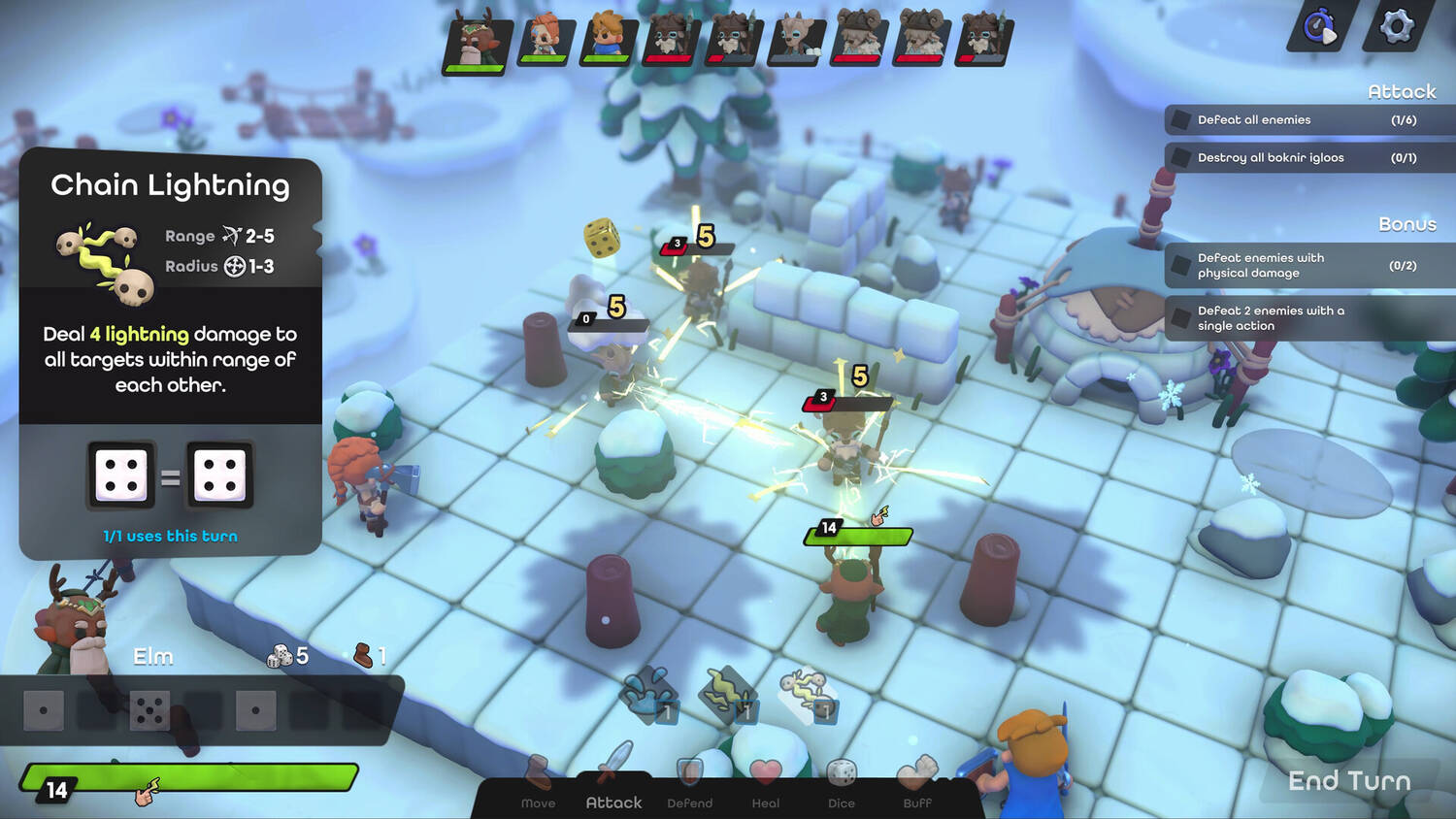The width and height of the screenshot is (1456, 819).
Task: Open the Defend action tab
Action: pyautogui.click(x=689, y=784)
